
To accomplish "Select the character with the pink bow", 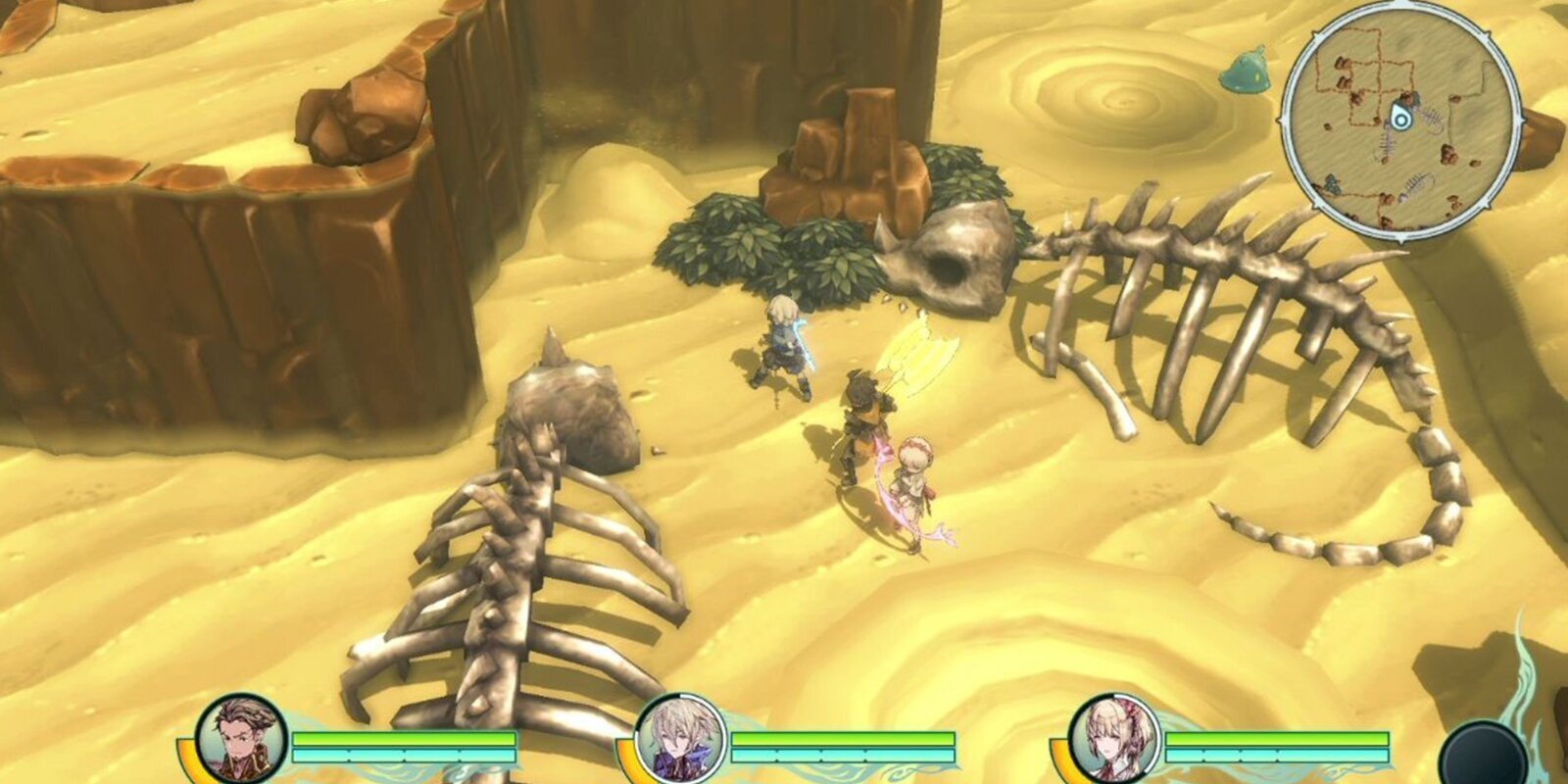I will pos(916,480).
